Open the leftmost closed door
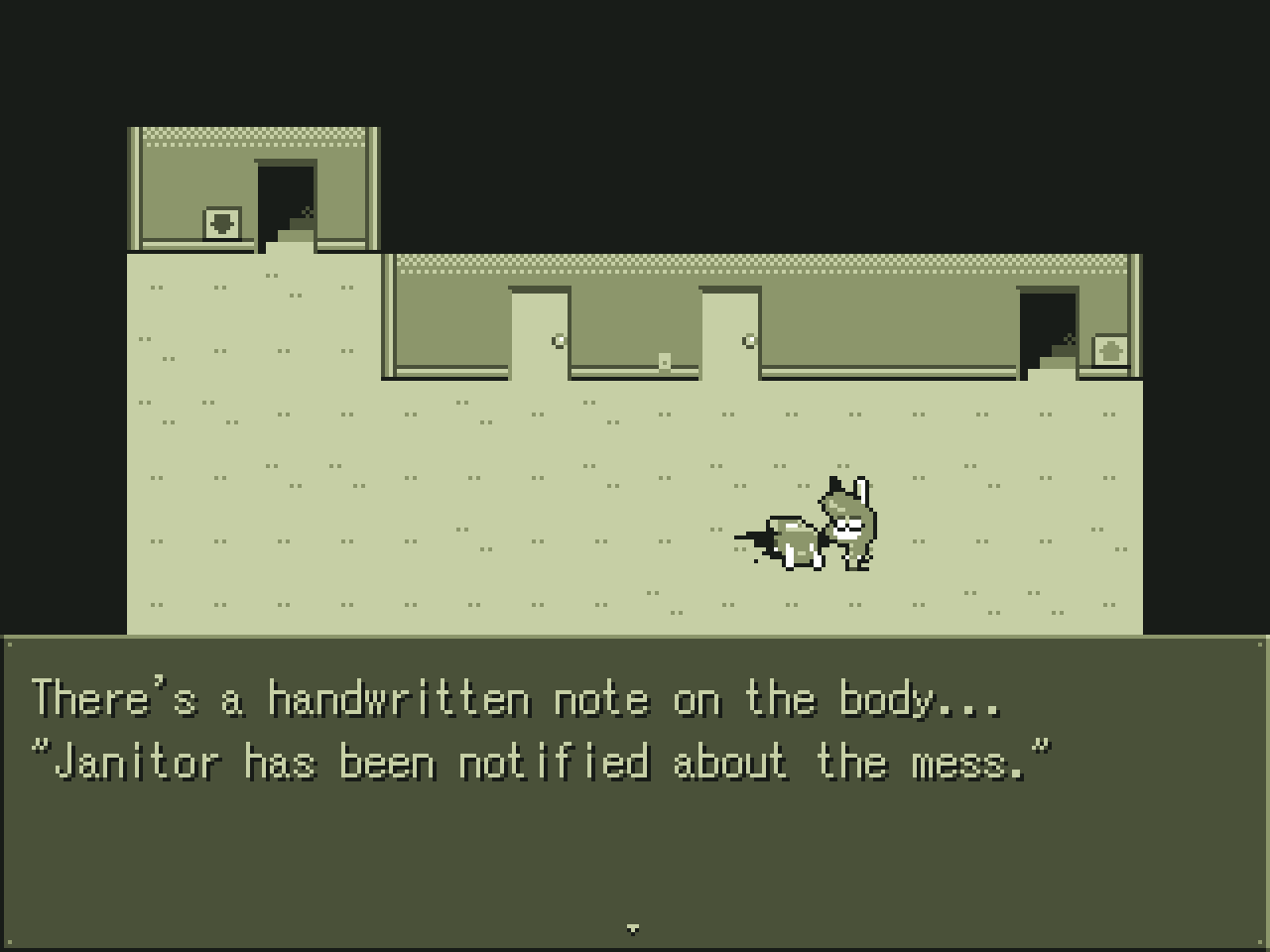This screenshot has width=1270, height=952. pos(541,332)
